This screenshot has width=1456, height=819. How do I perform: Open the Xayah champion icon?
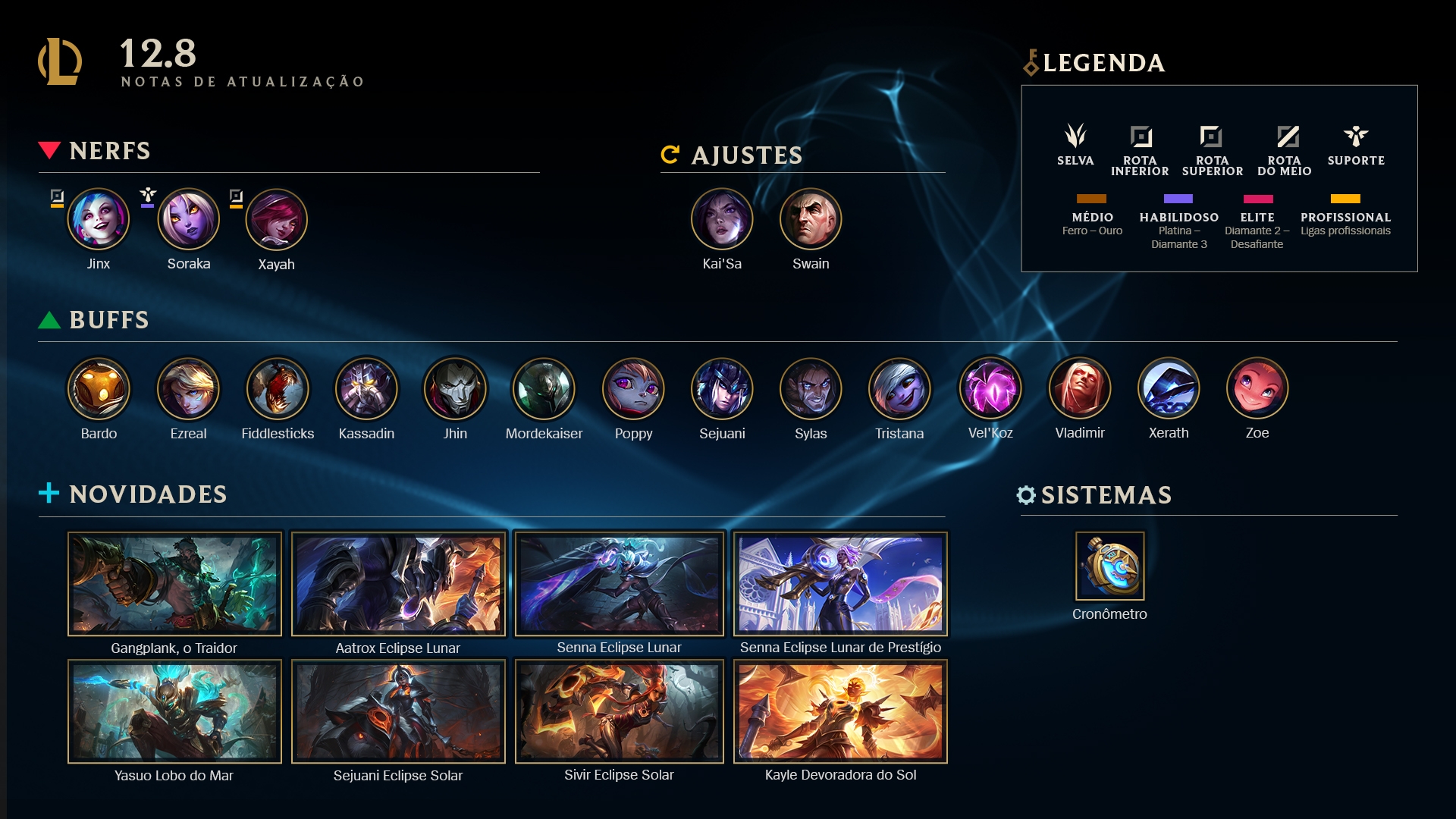(276, 220)
